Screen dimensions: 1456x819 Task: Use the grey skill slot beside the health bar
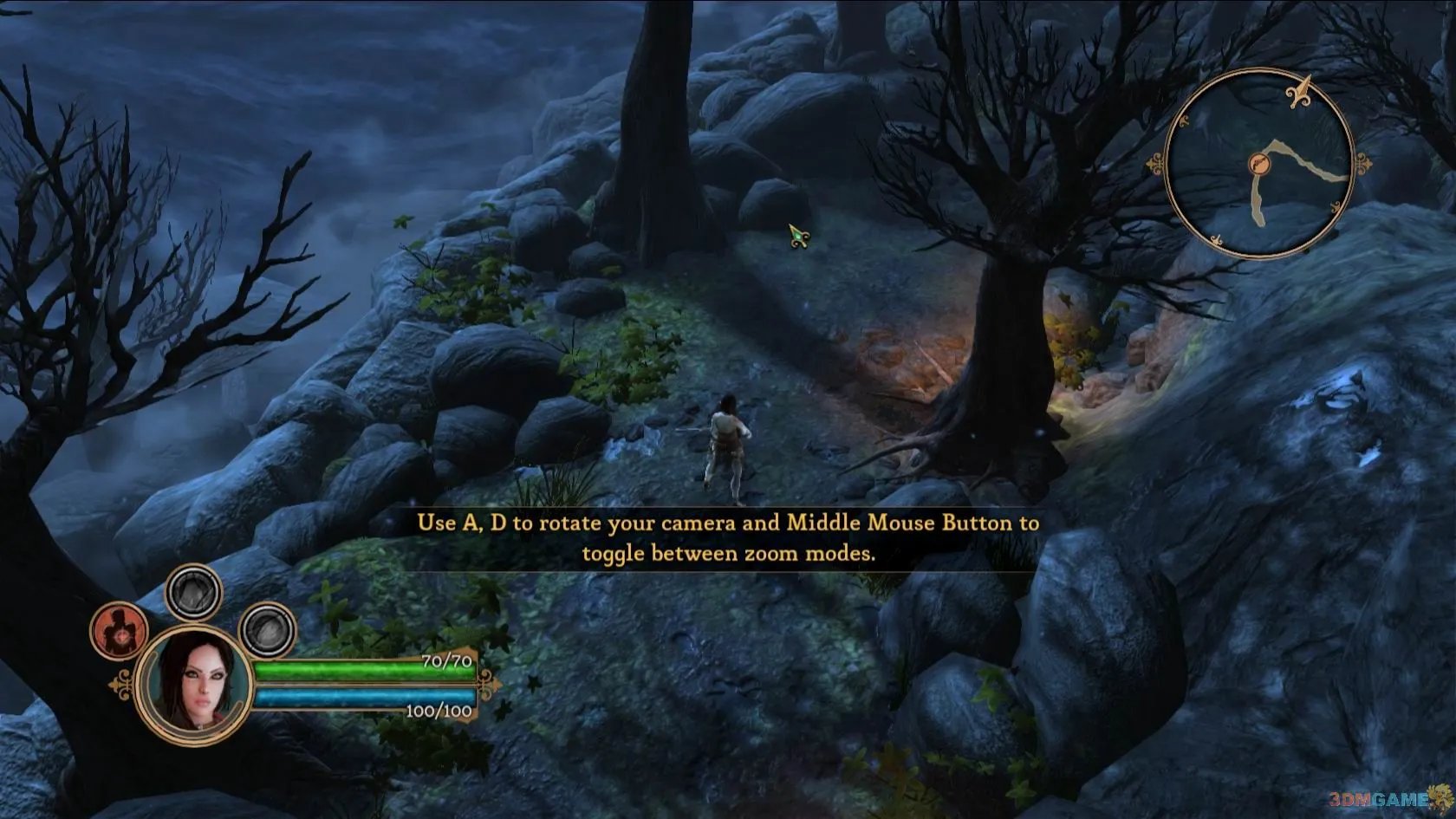268,630
